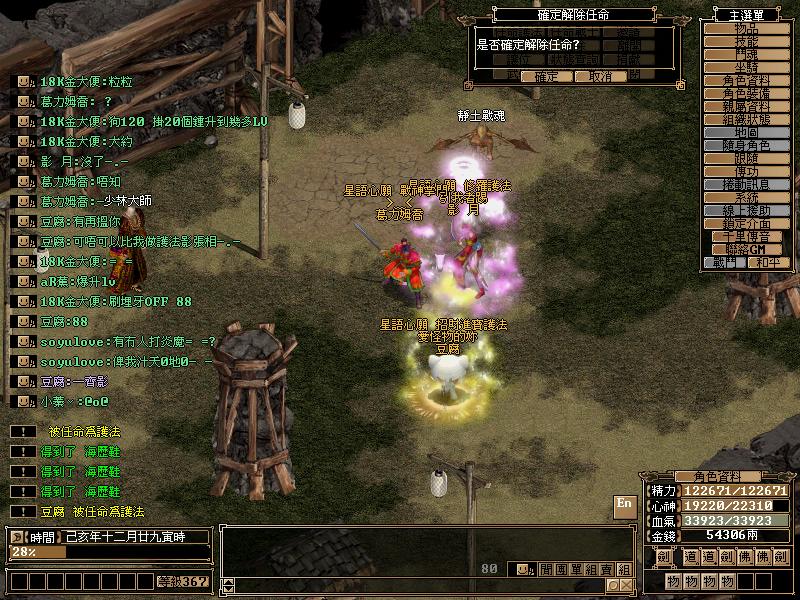
Task: Open the 系統 system menu
Action: (x=746, y=198)
